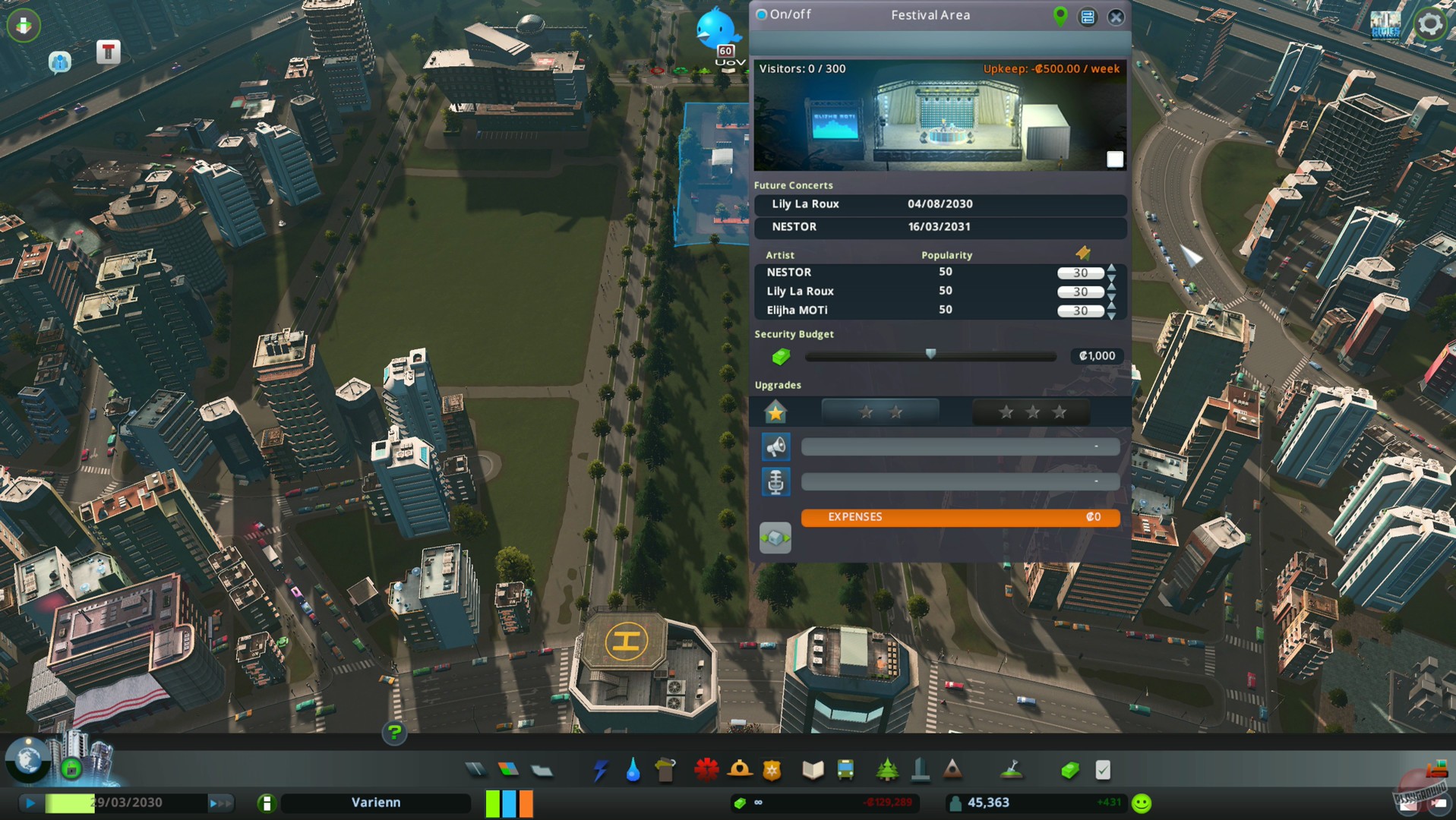Viewport: 1456px width, 820px height.
Task: Decrease Elijha MOTi ticket price
Action: coord(1112,314)
